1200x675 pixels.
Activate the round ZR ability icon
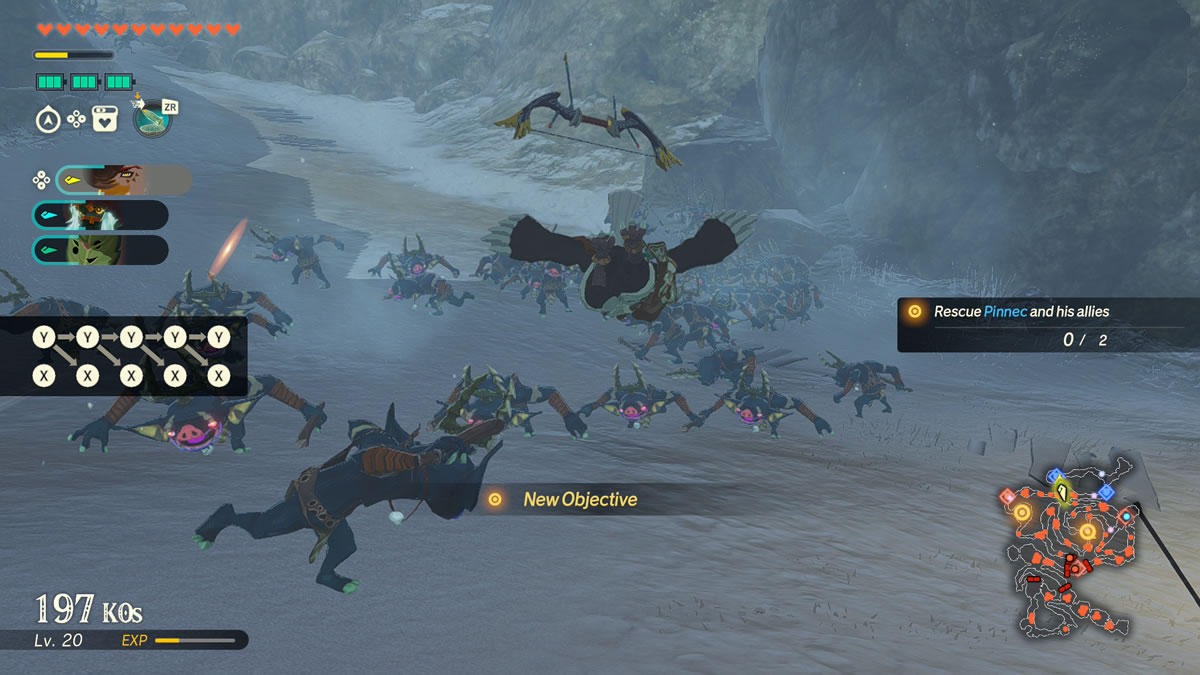point(152,119)
